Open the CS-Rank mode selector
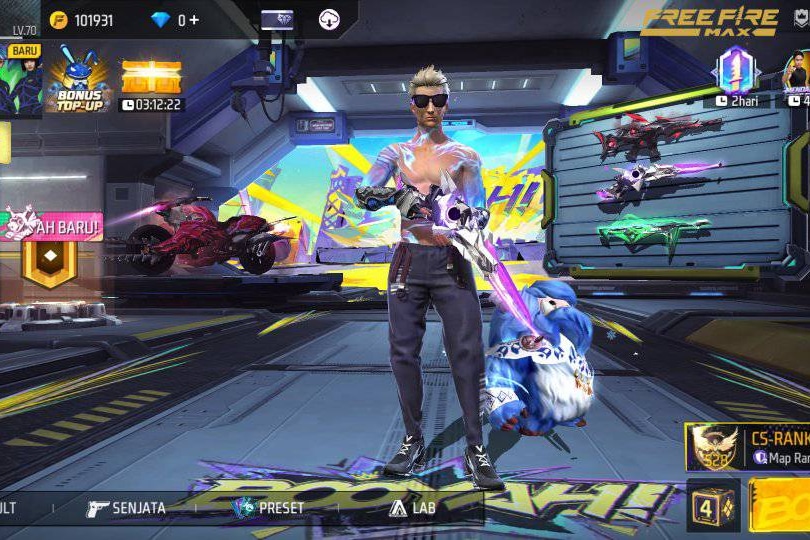The width and height of the screenshot is (810, 540). click(750, 447)
